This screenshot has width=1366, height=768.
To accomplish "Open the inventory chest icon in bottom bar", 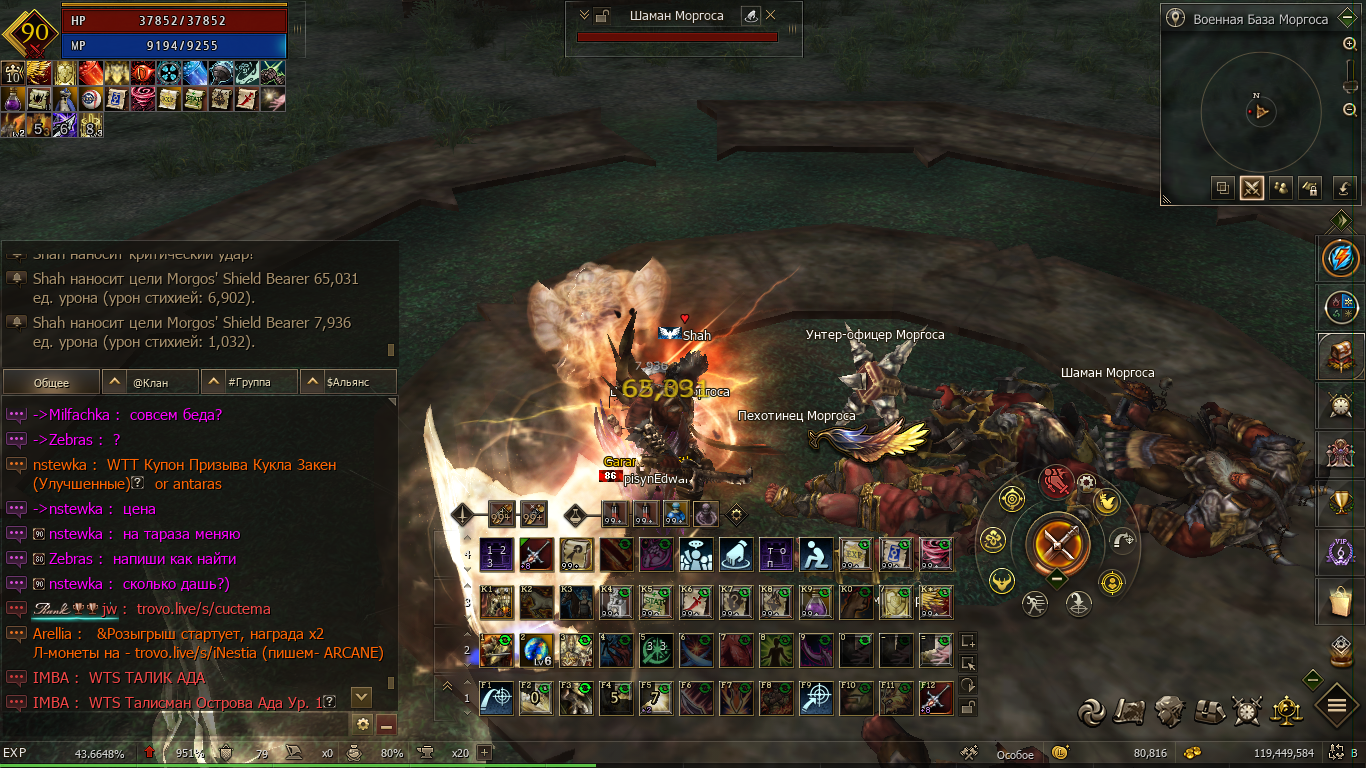I will tap(1208, 711).
